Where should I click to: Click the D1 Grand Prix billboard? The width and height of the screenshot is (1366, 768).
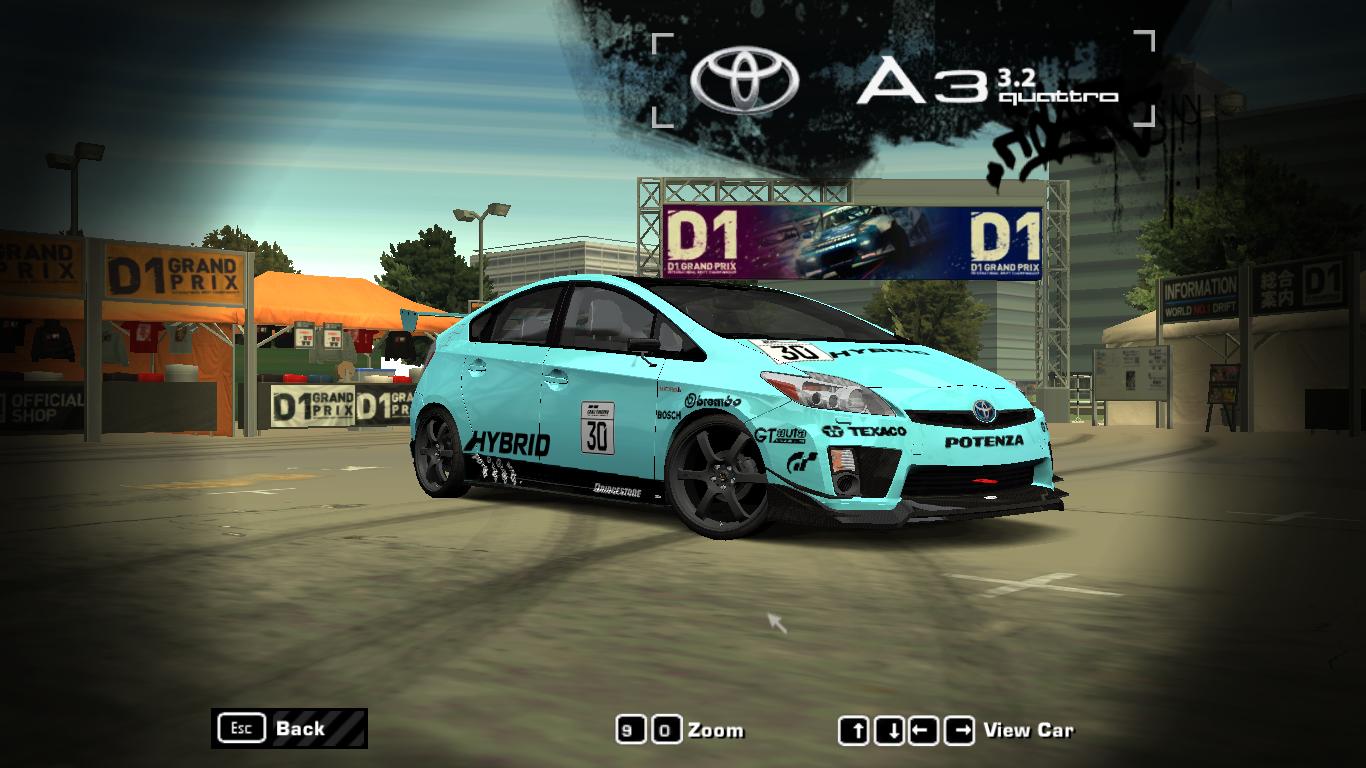pyautogui.click(x=855, y=240)
